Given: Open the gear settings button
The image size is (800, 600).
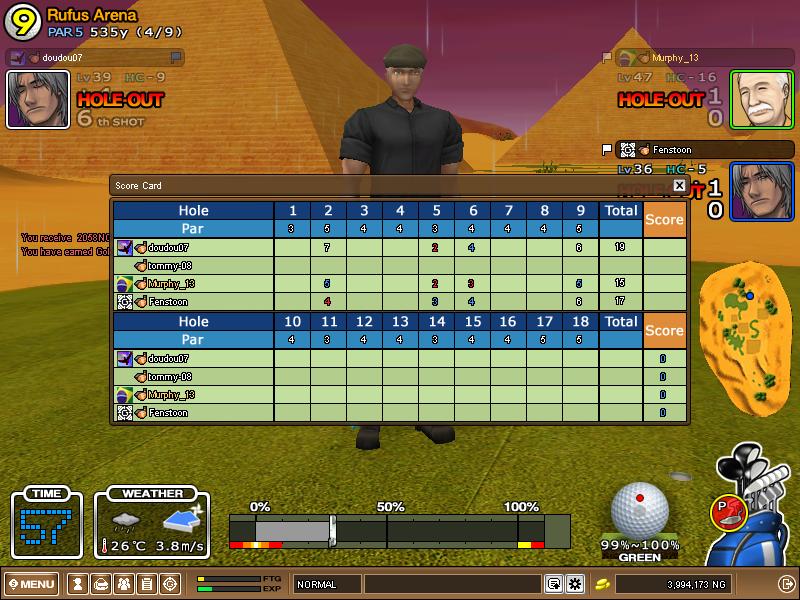Looking at the screenshot, I should (575, 584).
